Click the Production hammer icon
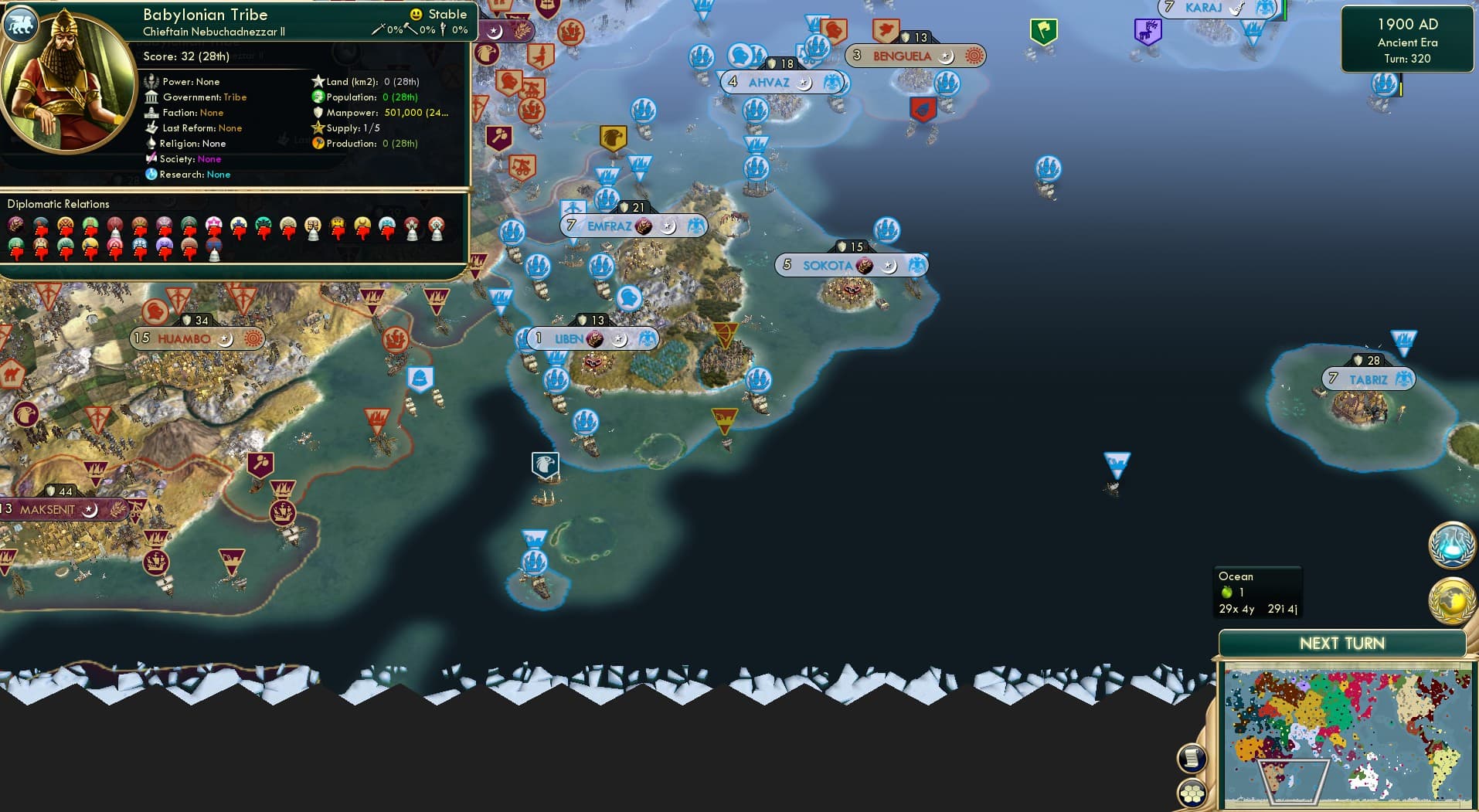The image size is (1479, 812). [x=318, y=144]
